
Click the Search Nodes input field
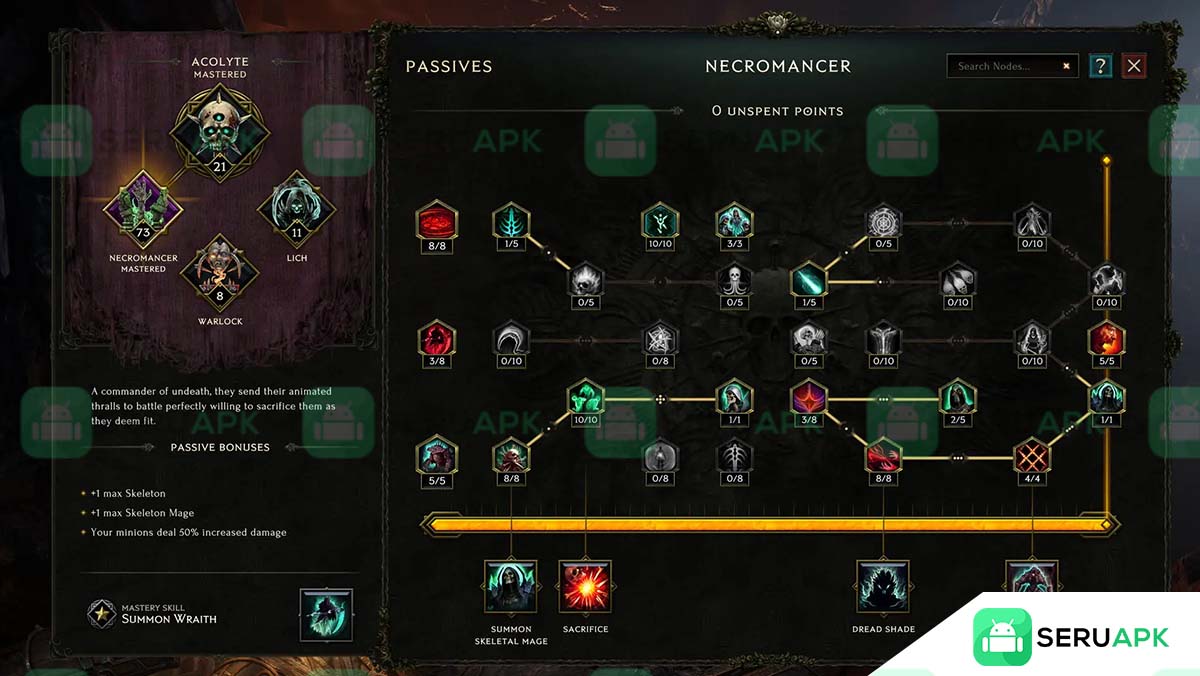(x=1005, y=66)
